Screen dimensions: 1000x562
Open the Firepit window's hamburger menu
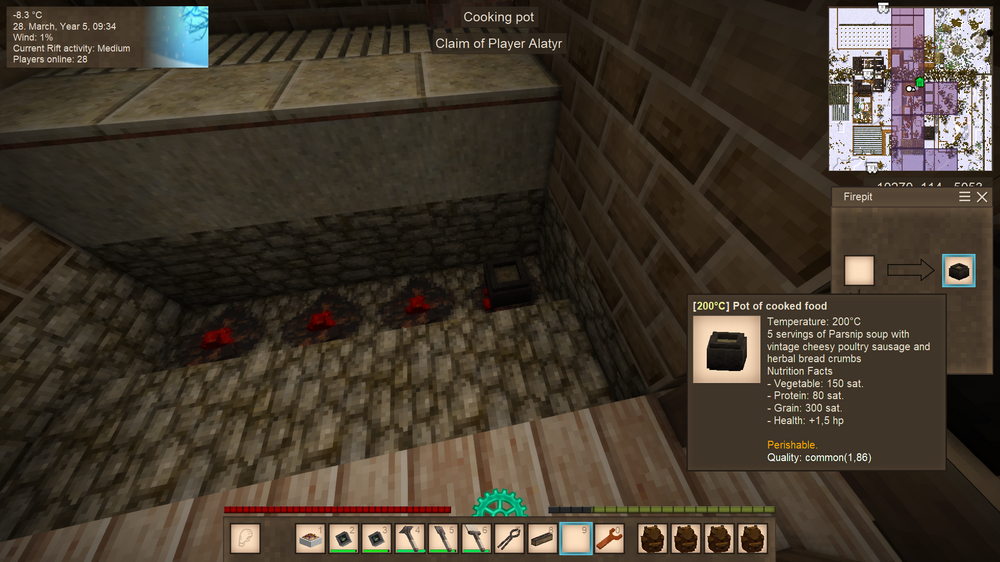click(x=965, y=197)
